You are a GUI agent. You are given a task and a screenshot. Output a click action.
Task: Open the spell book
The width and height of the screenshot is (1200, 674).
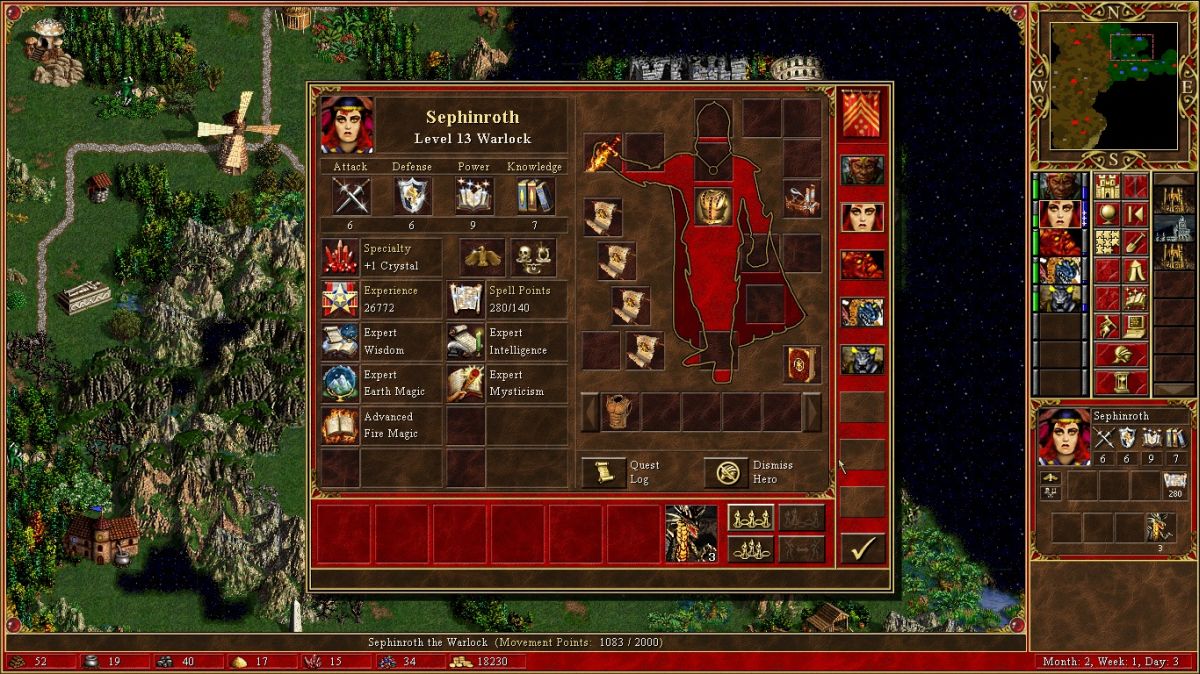tap(802, 364)
